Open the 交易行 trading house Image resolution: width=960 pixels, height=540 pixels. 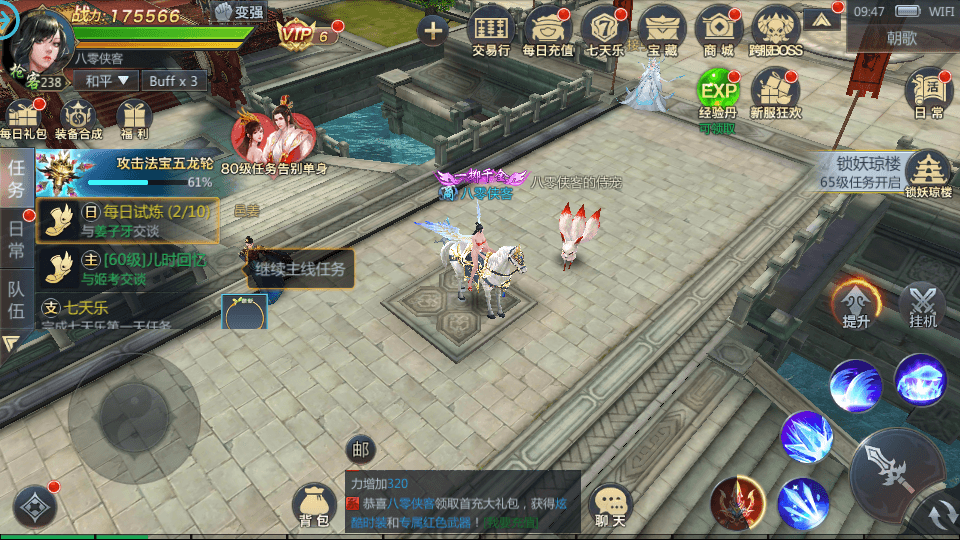click(491, 28)
